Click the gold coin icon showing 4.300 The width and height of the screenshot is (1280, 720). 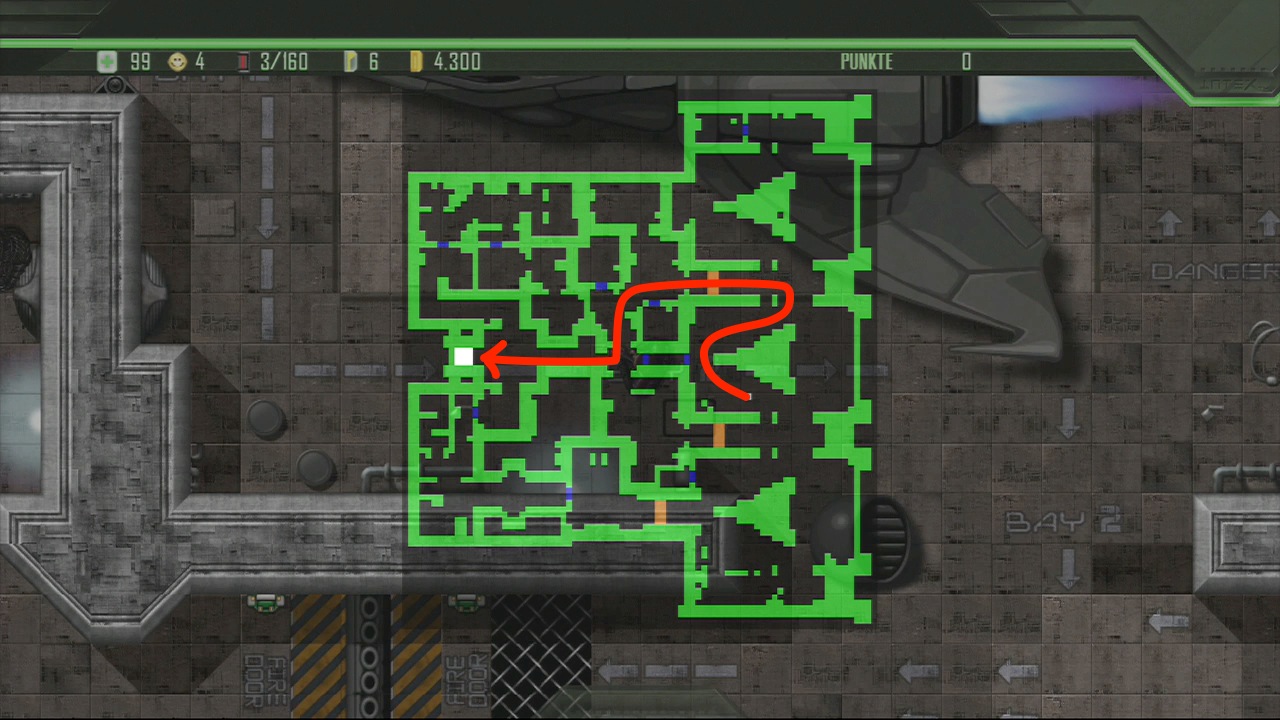[x=417, y=61]
